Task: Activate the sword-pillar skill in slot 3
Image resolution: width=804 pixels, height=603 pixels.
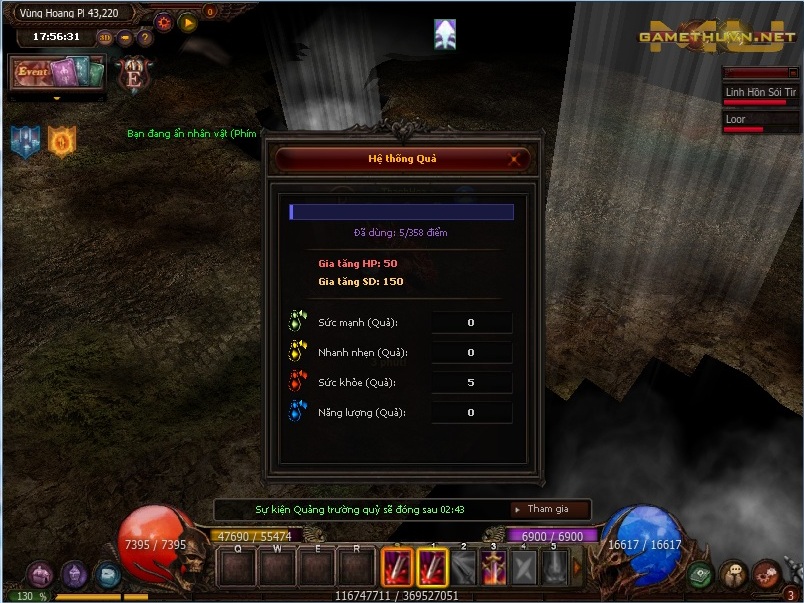Action: click(x=493, y=568)
